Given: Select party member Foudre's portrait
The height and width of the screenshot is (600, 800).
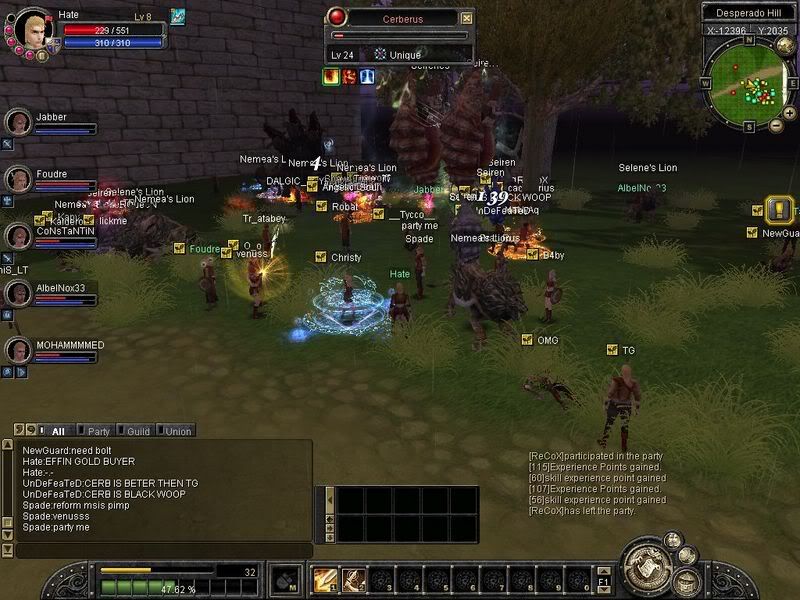Looking at the screenshot, I should [x=17, y=180].
